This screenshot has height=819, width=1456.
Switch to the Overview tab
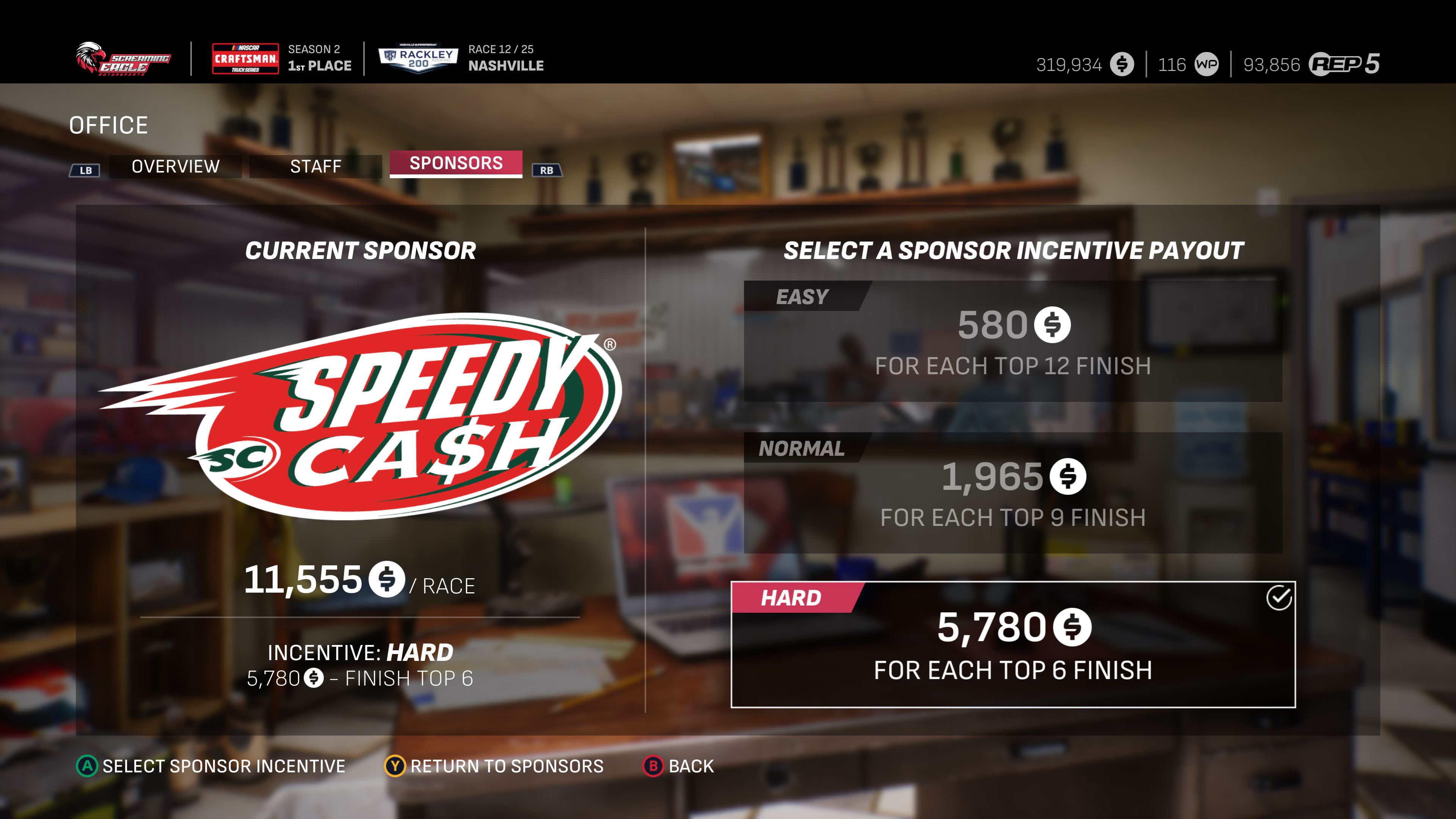pyautogui.click(x=175, y=166)
